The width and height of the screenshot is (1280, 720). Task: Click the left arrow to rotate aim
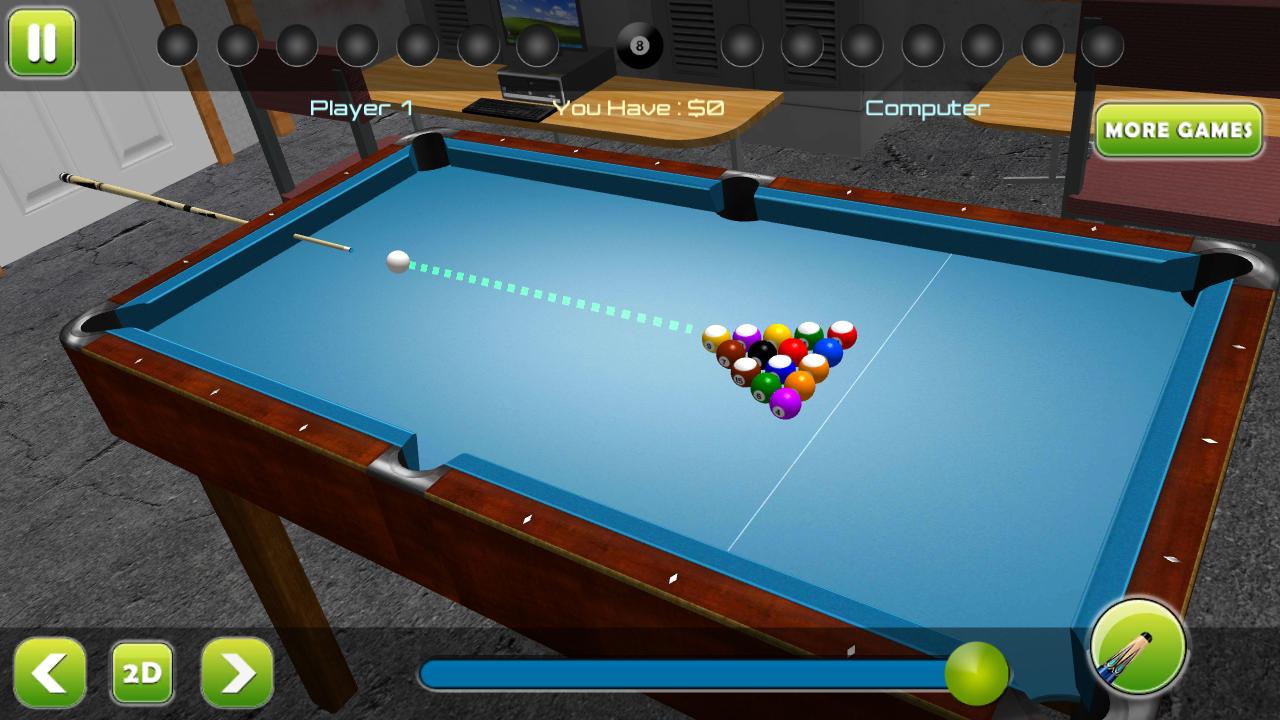click(50, 673)
